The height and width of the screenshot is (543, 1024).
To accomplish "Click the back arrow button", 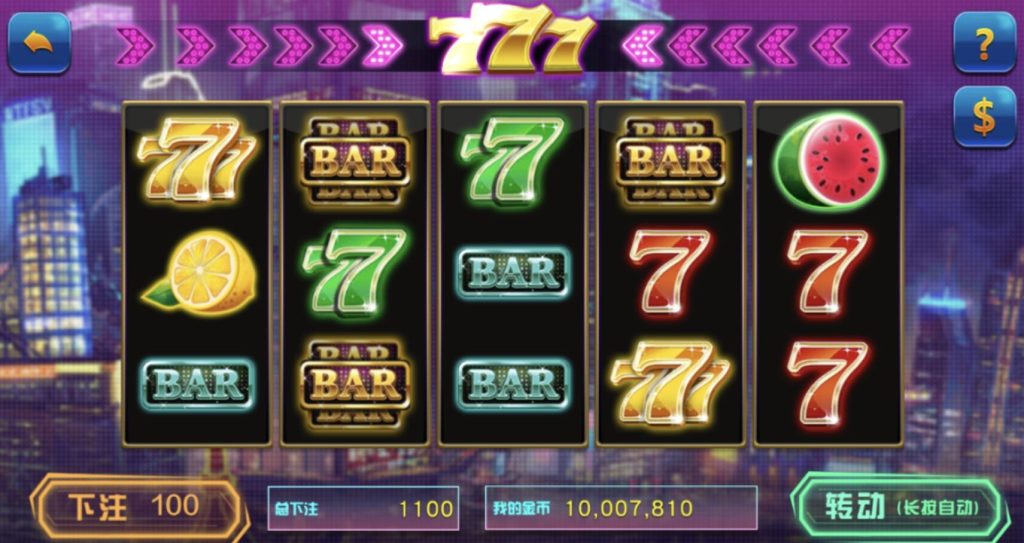I will pyautogui.click(x=39, y=43).
